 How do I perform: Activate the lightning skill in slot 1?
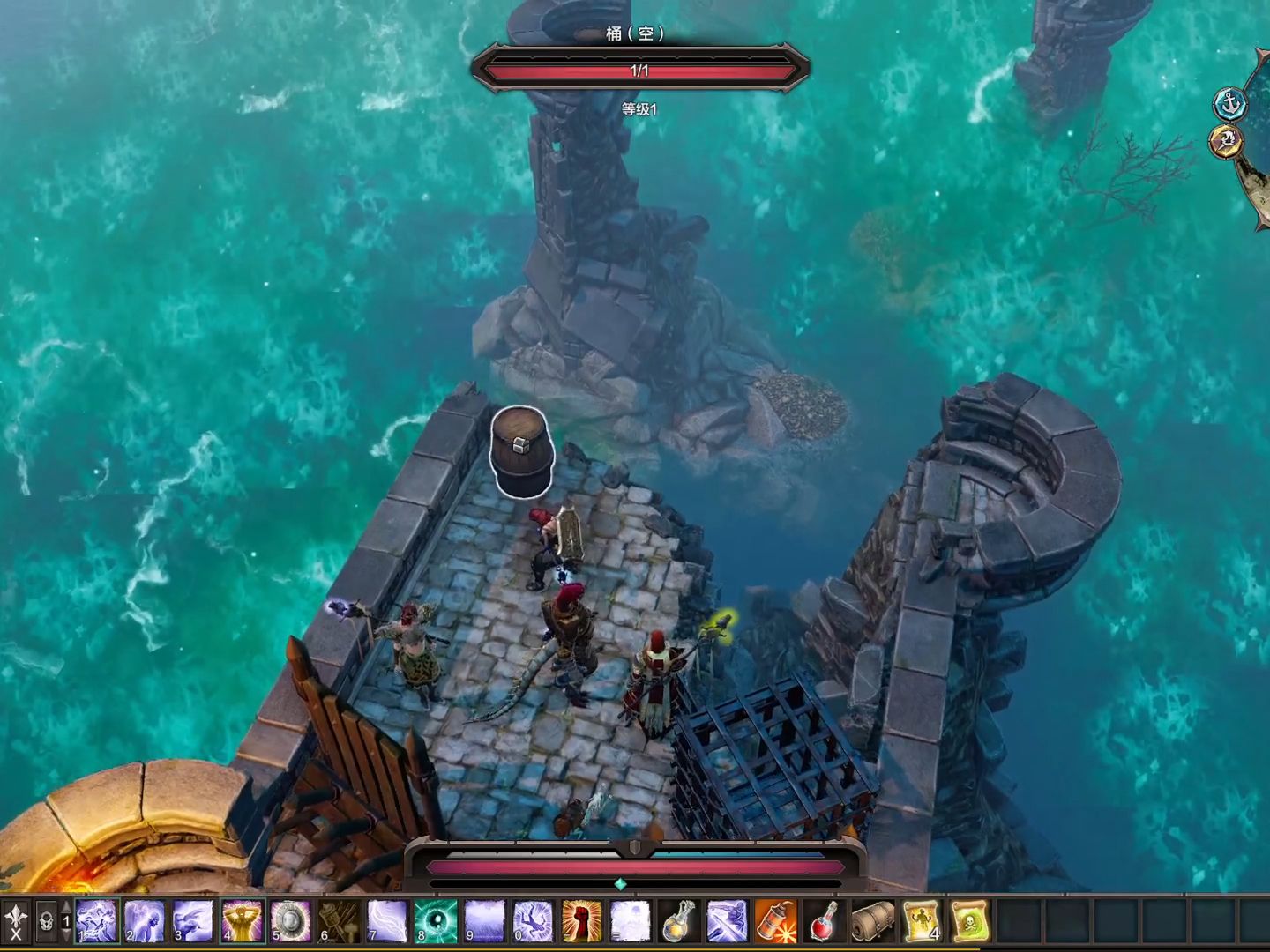tap(97, 921)
